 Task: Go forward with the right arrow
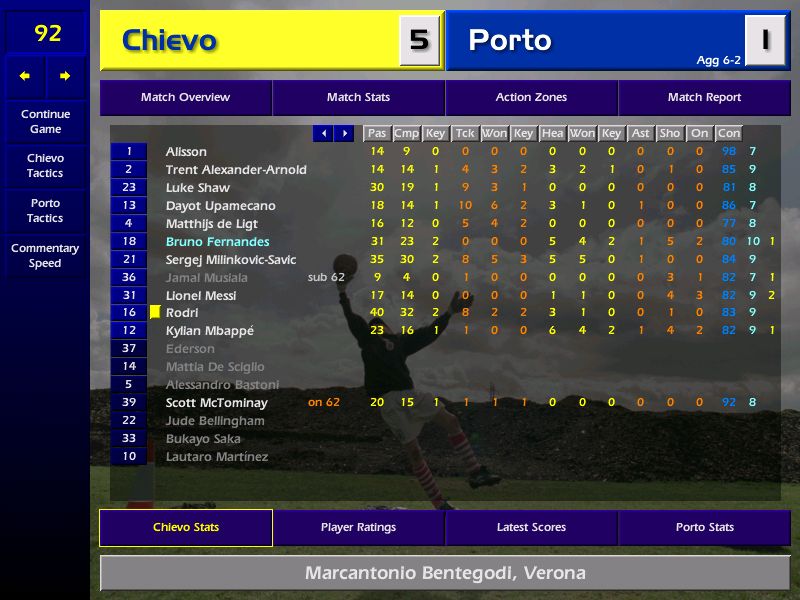(x=65, y=76)
